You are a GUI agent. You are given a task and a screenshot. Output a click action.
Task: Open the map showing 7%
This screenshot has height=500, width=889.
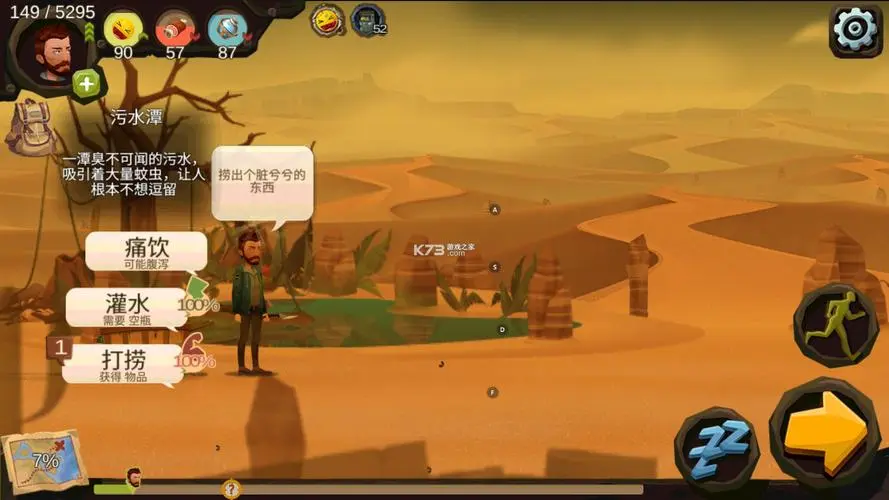[38, 462]
